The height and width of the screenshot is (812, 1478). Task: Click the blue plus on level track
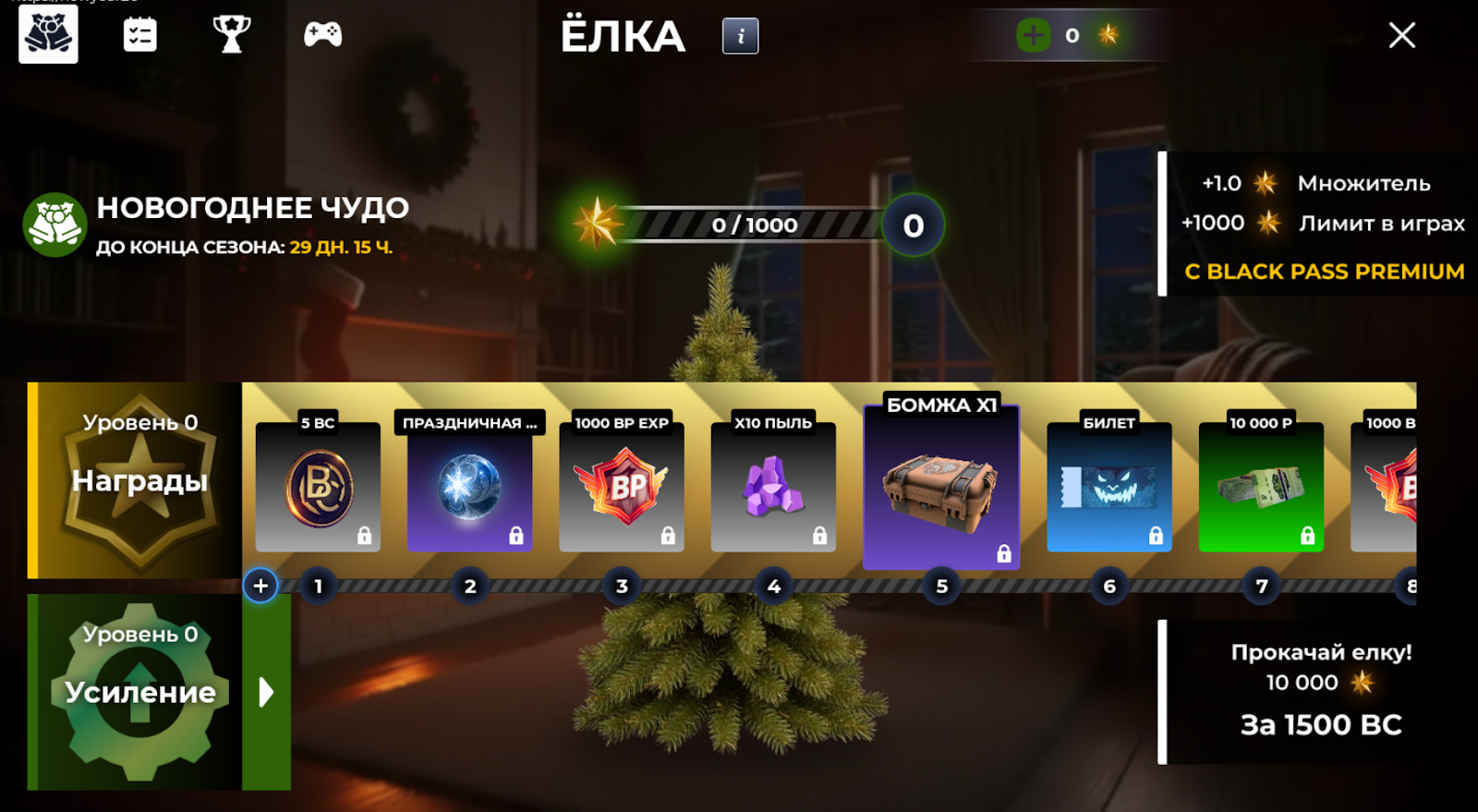260,586
